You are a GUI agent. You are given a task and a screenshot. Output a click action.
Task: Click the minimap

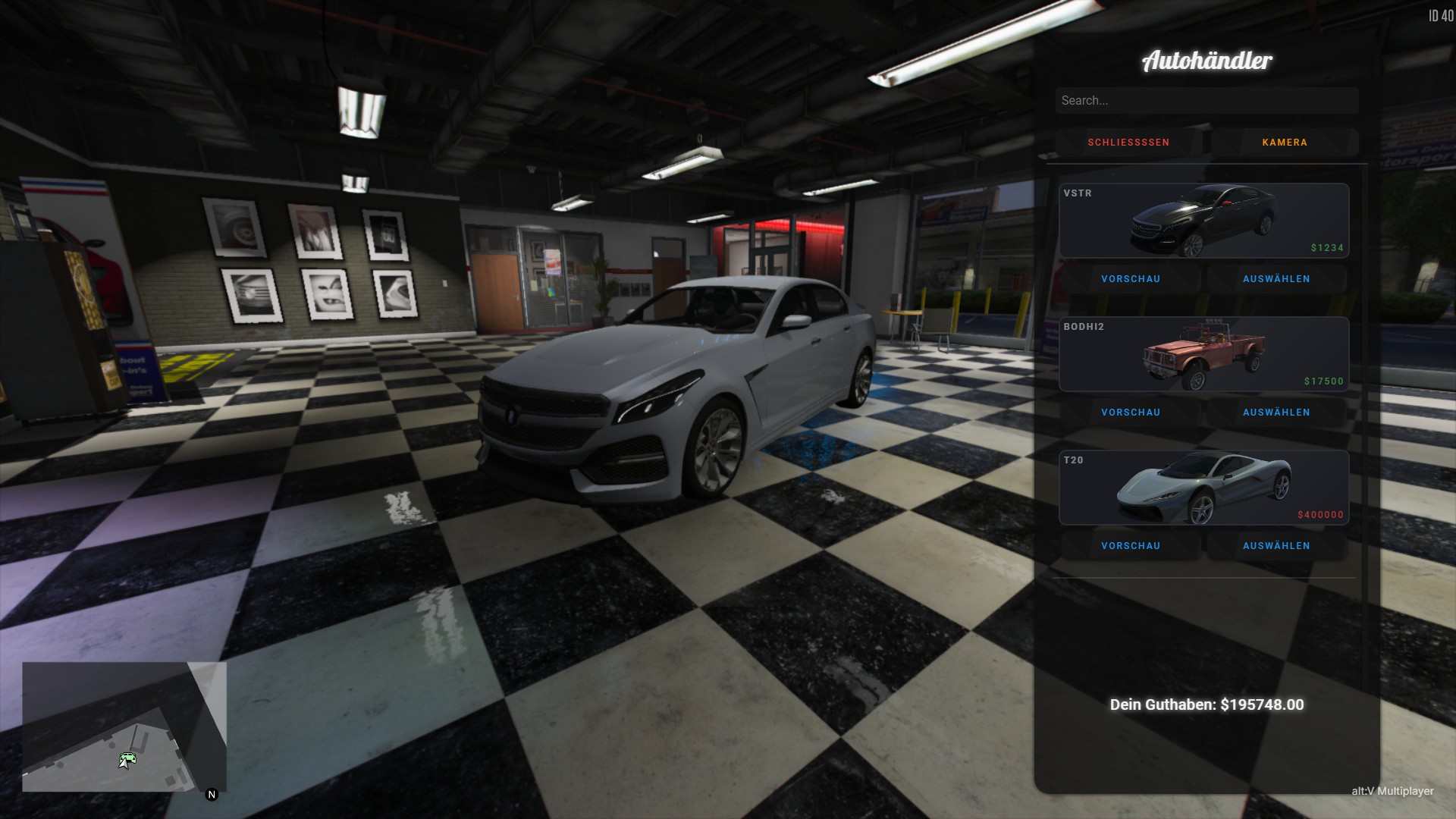click(x=124, y=726)
